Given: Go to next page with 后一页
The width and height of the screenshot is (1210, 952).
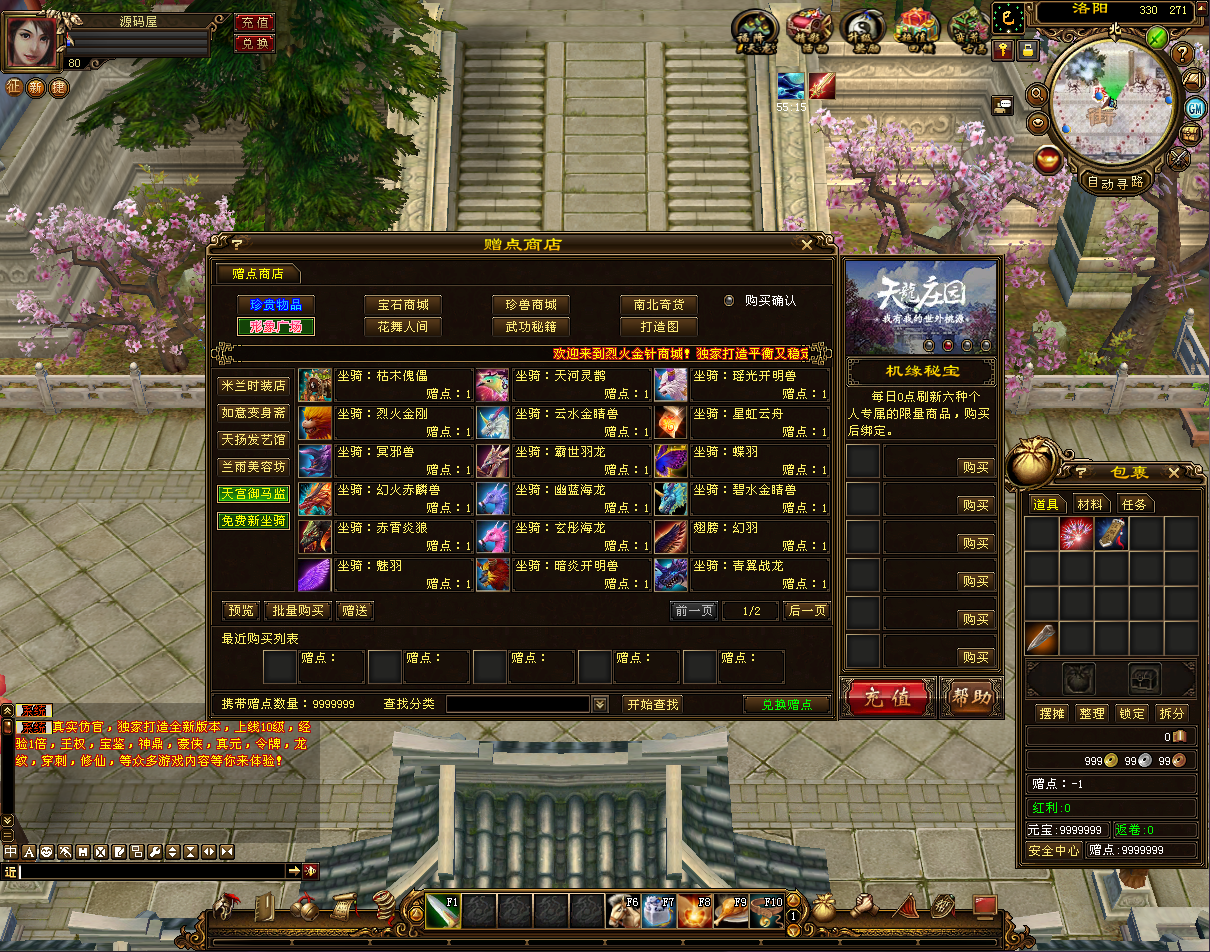Looking at the screenshot, I should click(807, 610).
